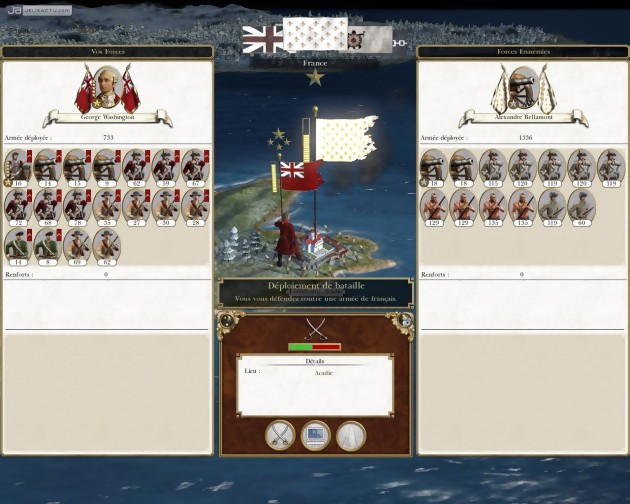Select your redcoat infantry unit of 78

pyautogui.click(x=77, y=206)
